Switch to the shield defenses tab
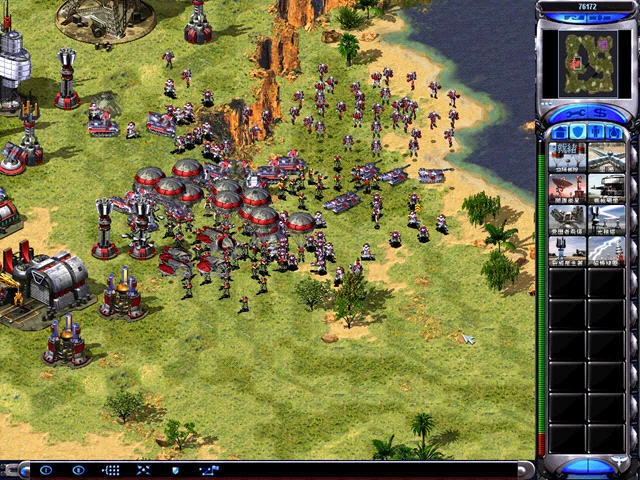Image resolution: width=640 pixels, height=480 pixels. [577, 132]
